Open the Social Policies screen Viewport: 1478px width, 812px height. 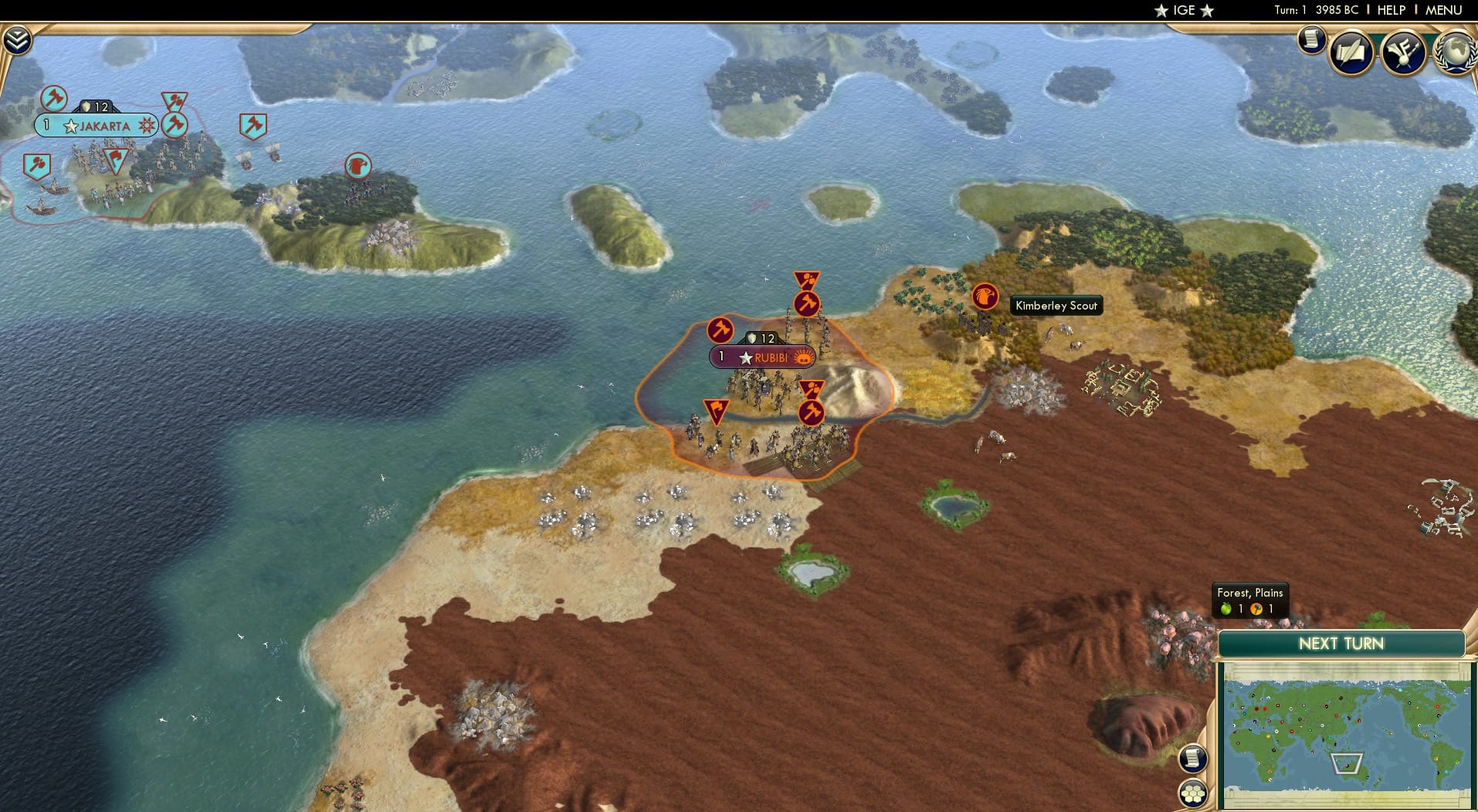[1350, 52]
